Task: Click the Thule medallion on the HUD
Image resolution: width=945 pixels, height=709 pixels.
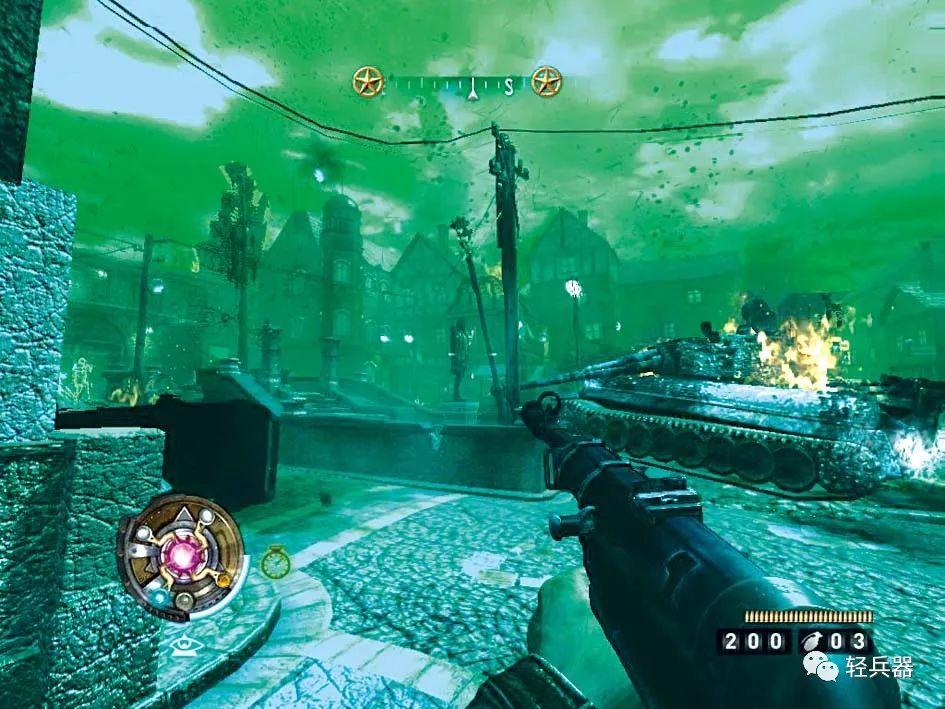Action: click(183, 553)
